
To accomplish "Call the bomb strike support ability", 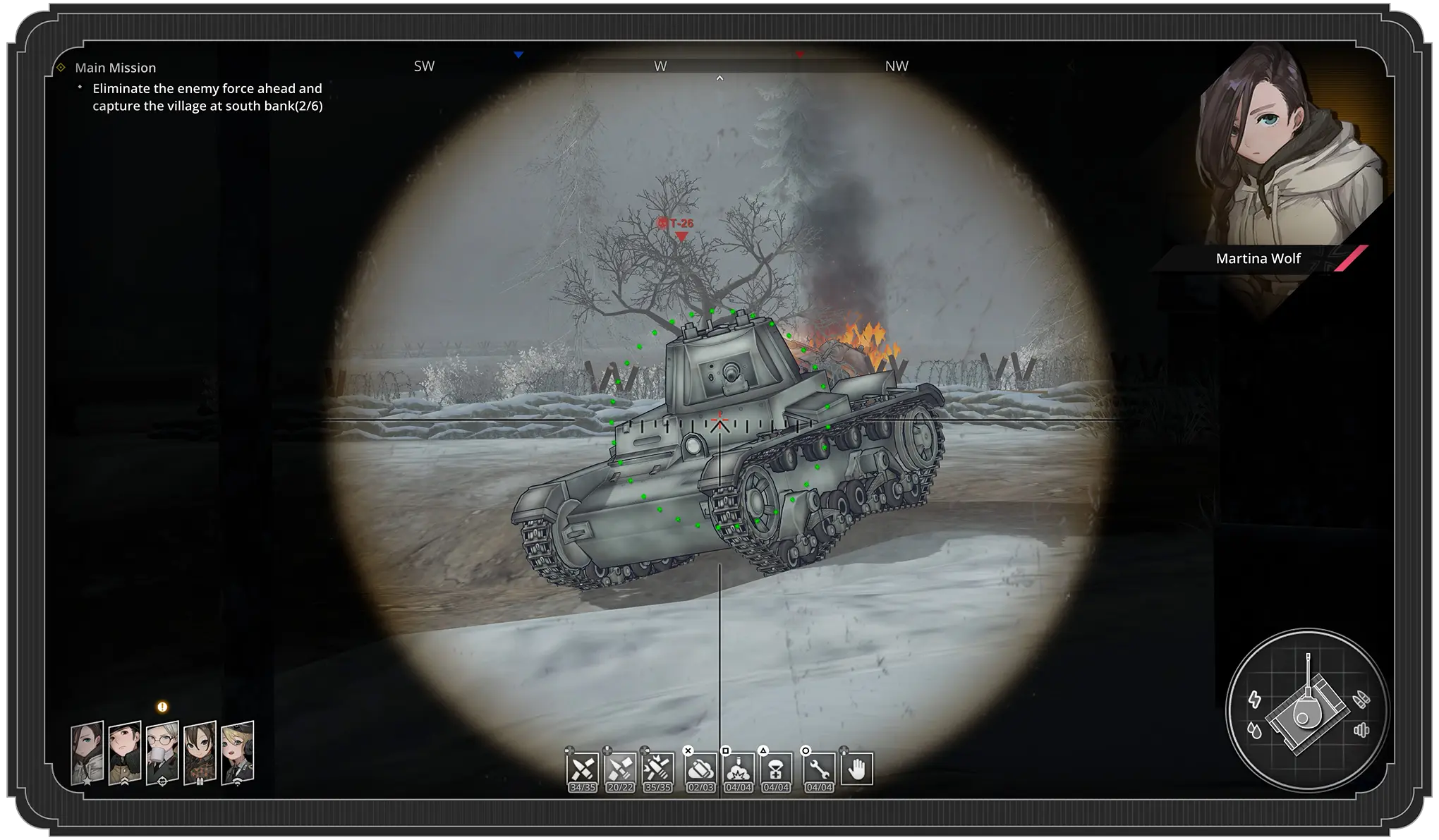I will [x=738, y=769].
